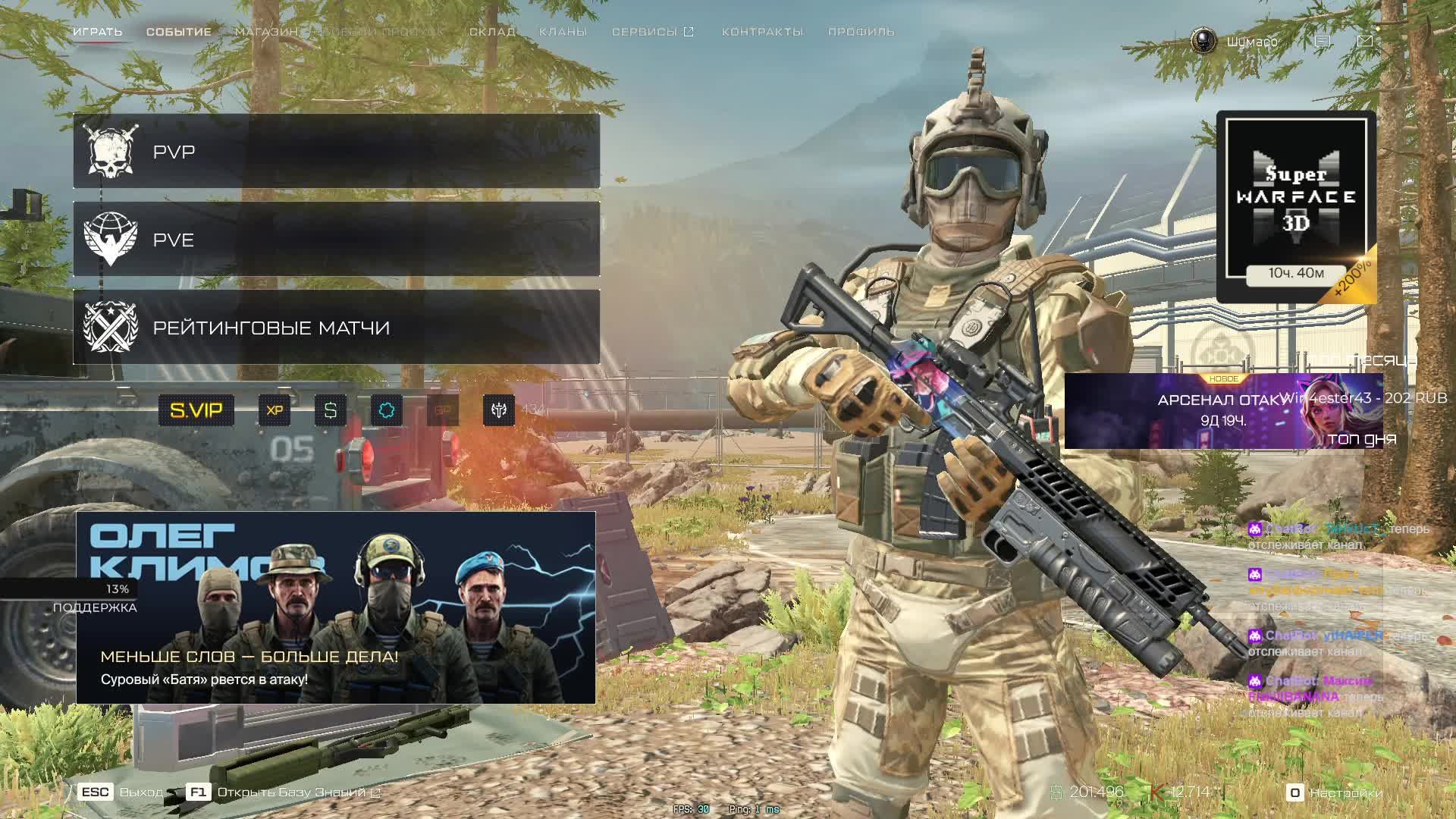
Task: Show the Контракты contracts tab
Action: coord(762,32)
